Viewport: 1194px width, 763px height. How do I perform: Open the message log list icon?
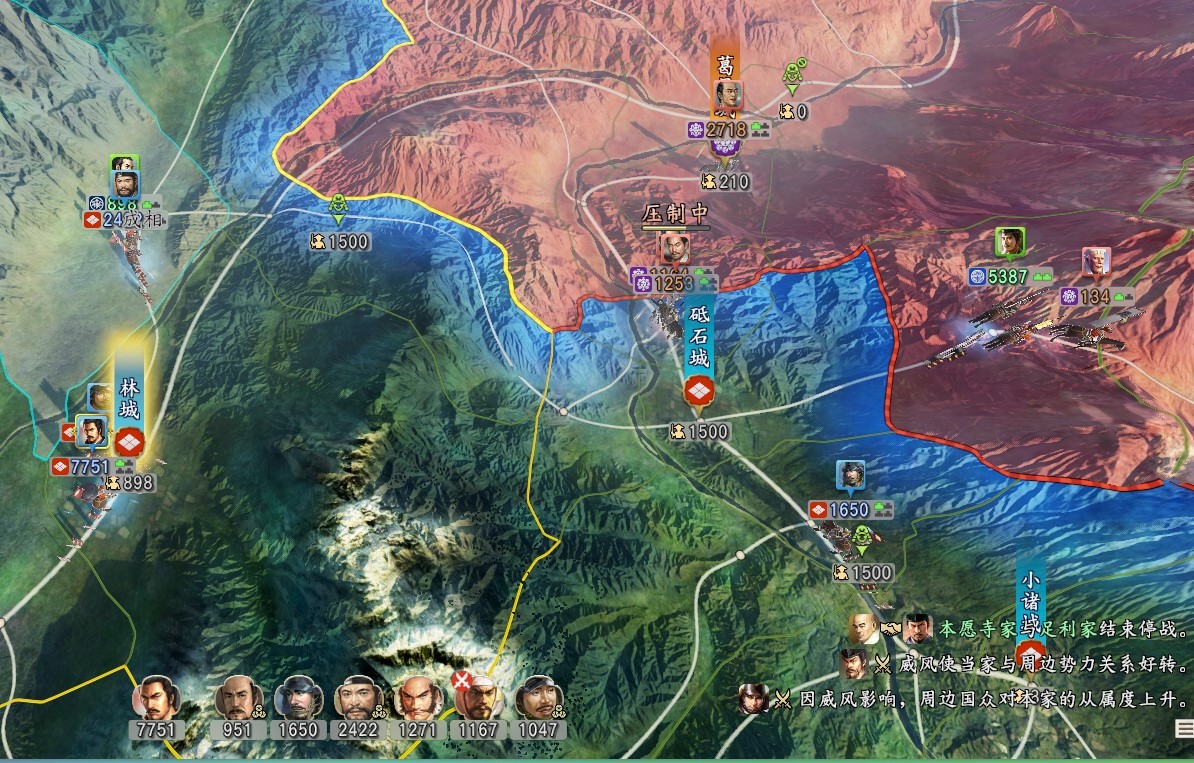pyautogui.click(x=1185, y=730)
